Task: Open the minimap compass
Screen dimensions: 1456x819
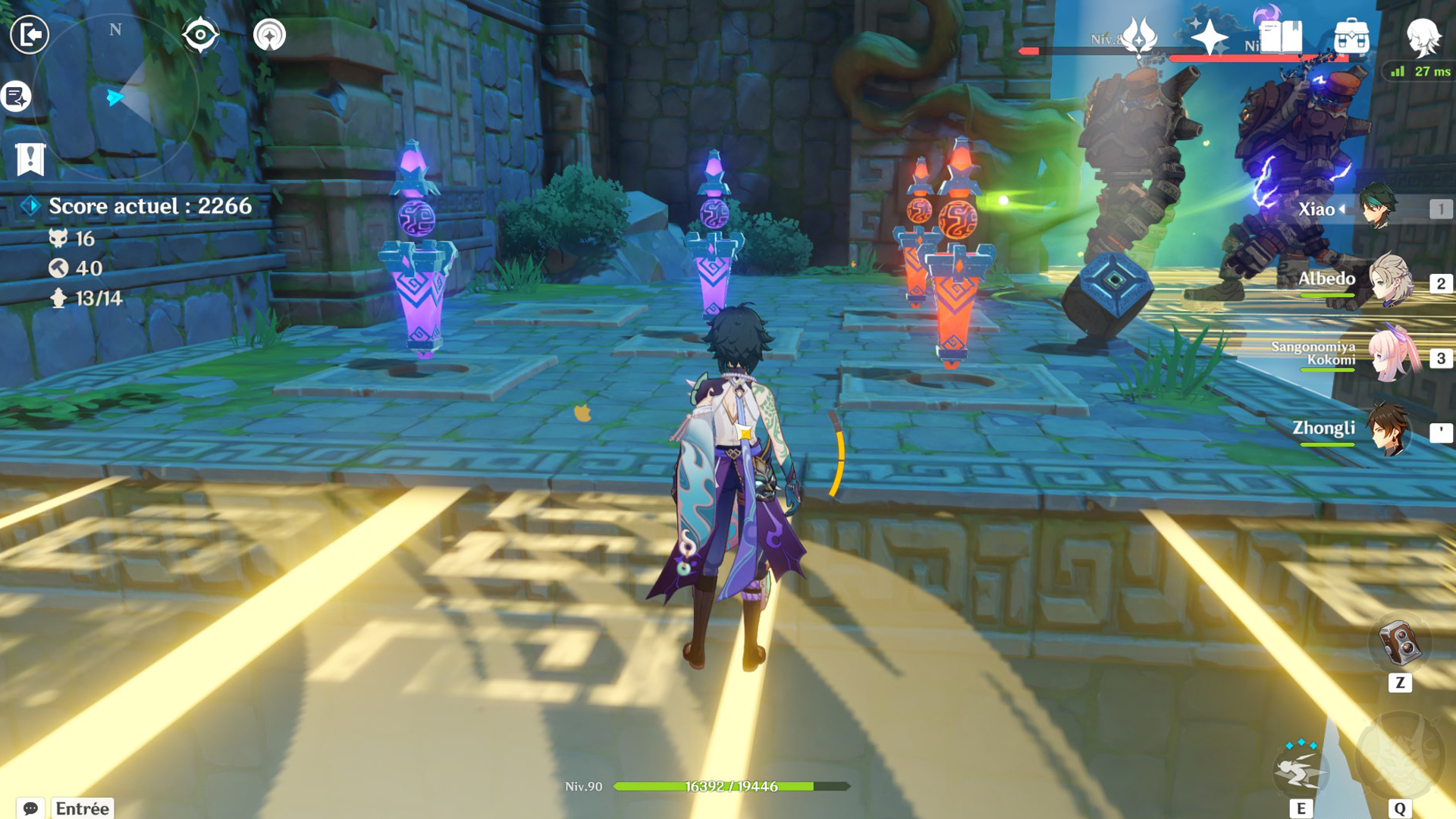Action: (x=115, y=97)
